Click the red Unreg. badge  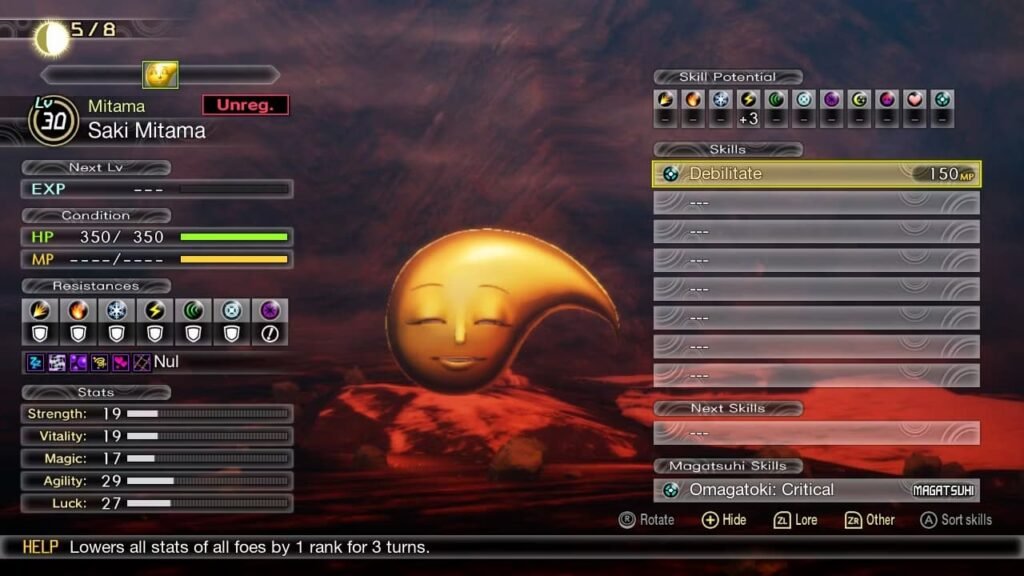click(245, 105)
